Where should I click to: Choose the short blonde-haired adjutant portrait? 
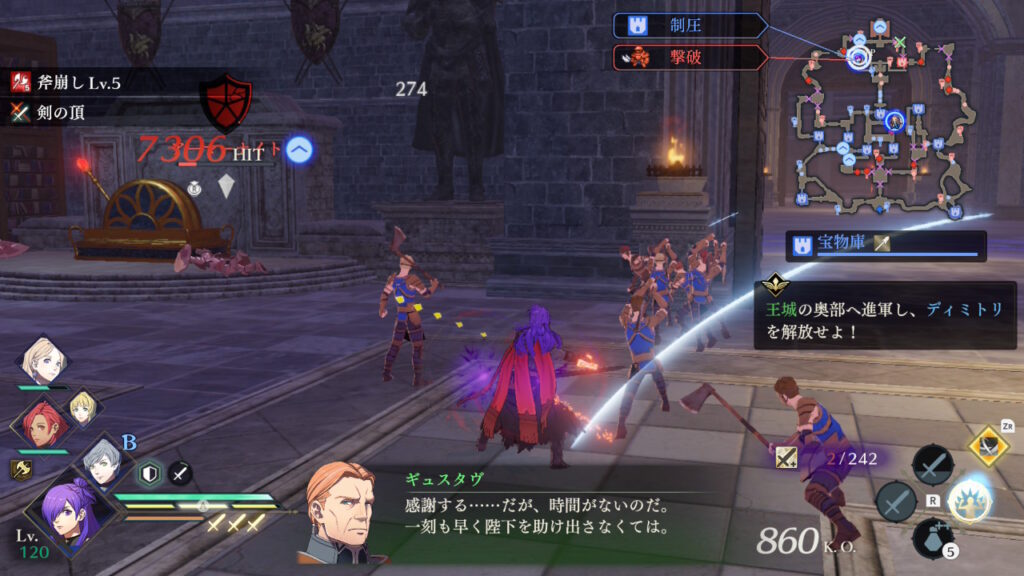coord(82,404)
